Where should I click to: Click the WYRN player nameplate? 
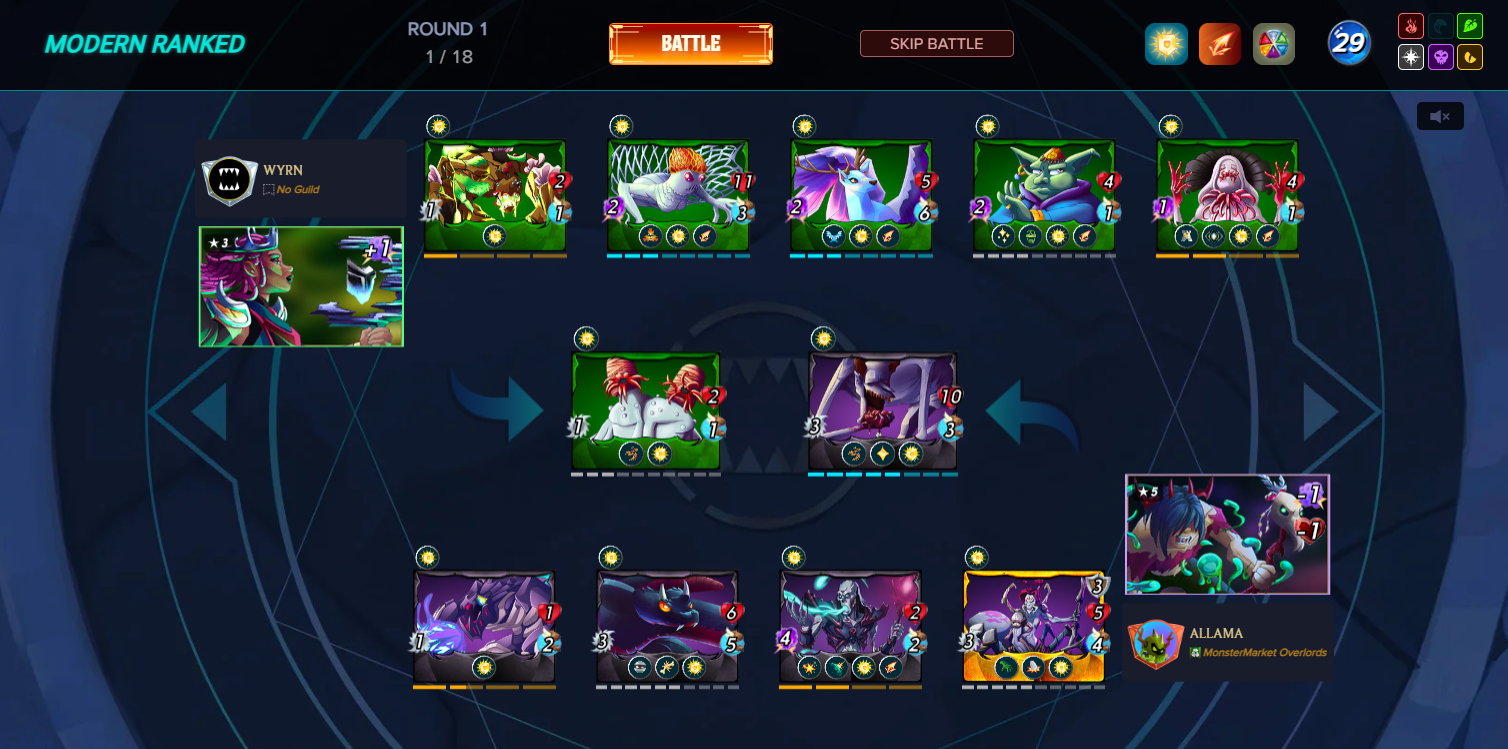tap(299, 179)
